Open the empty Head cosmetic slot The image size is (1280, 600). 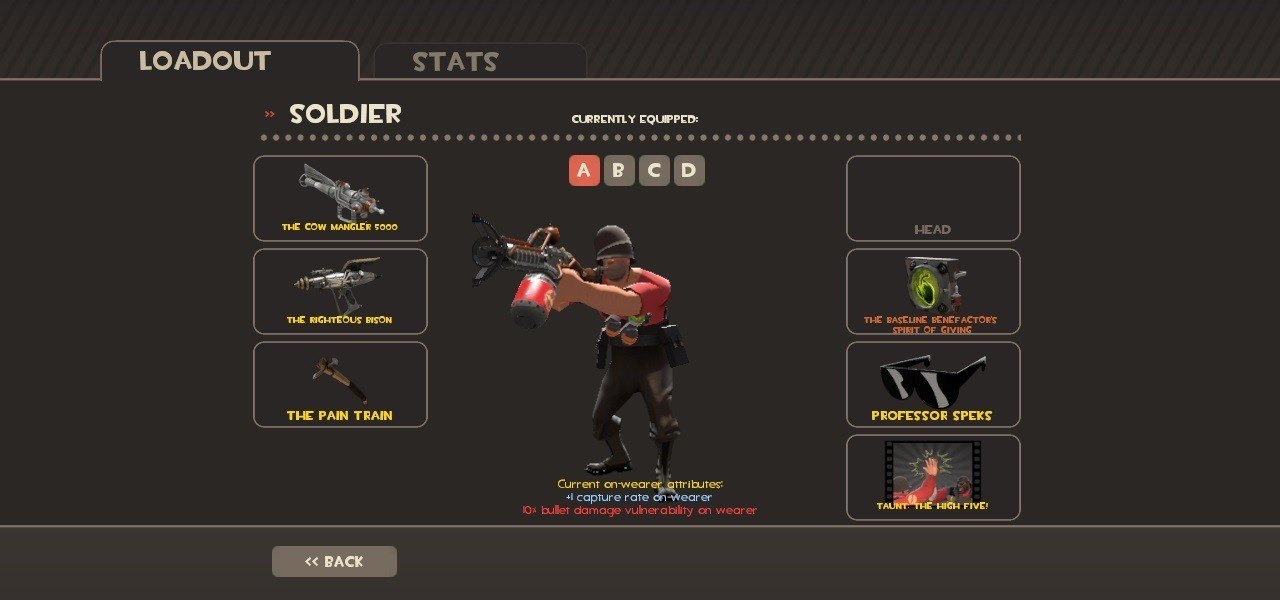(x=933, y=198)
